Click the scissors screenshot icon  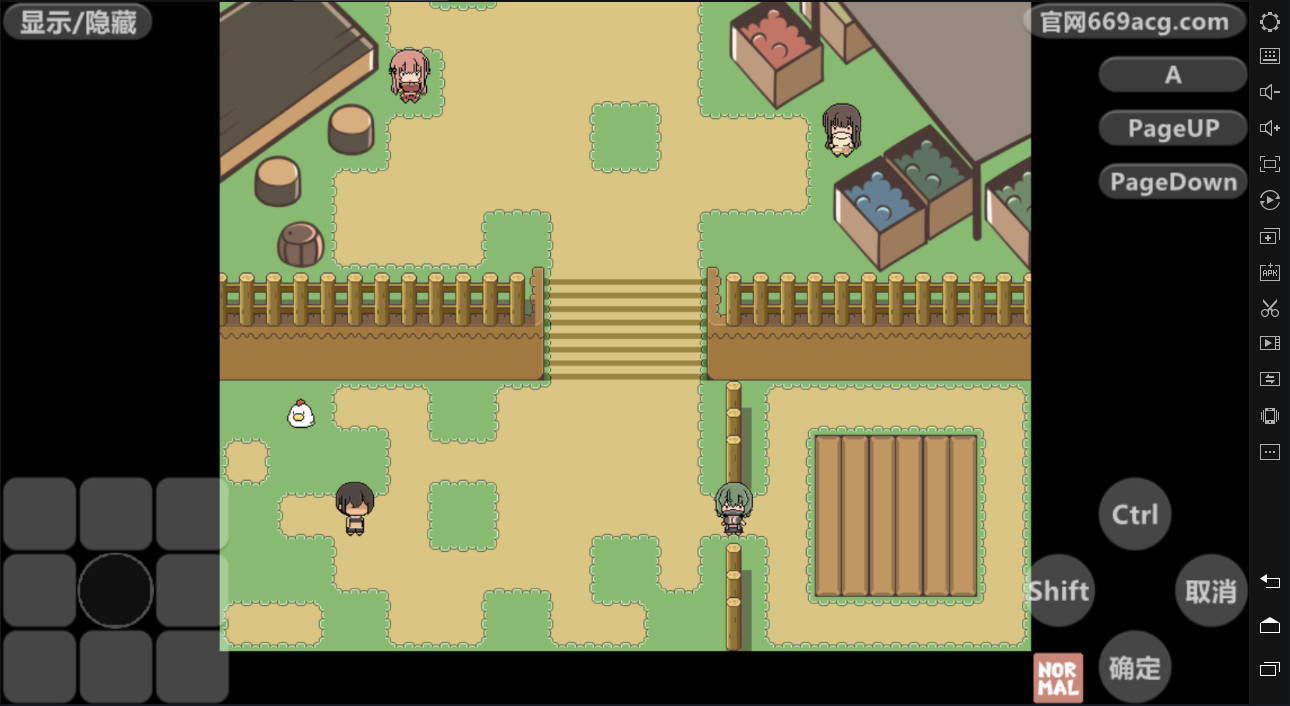tap(1270, 308)
